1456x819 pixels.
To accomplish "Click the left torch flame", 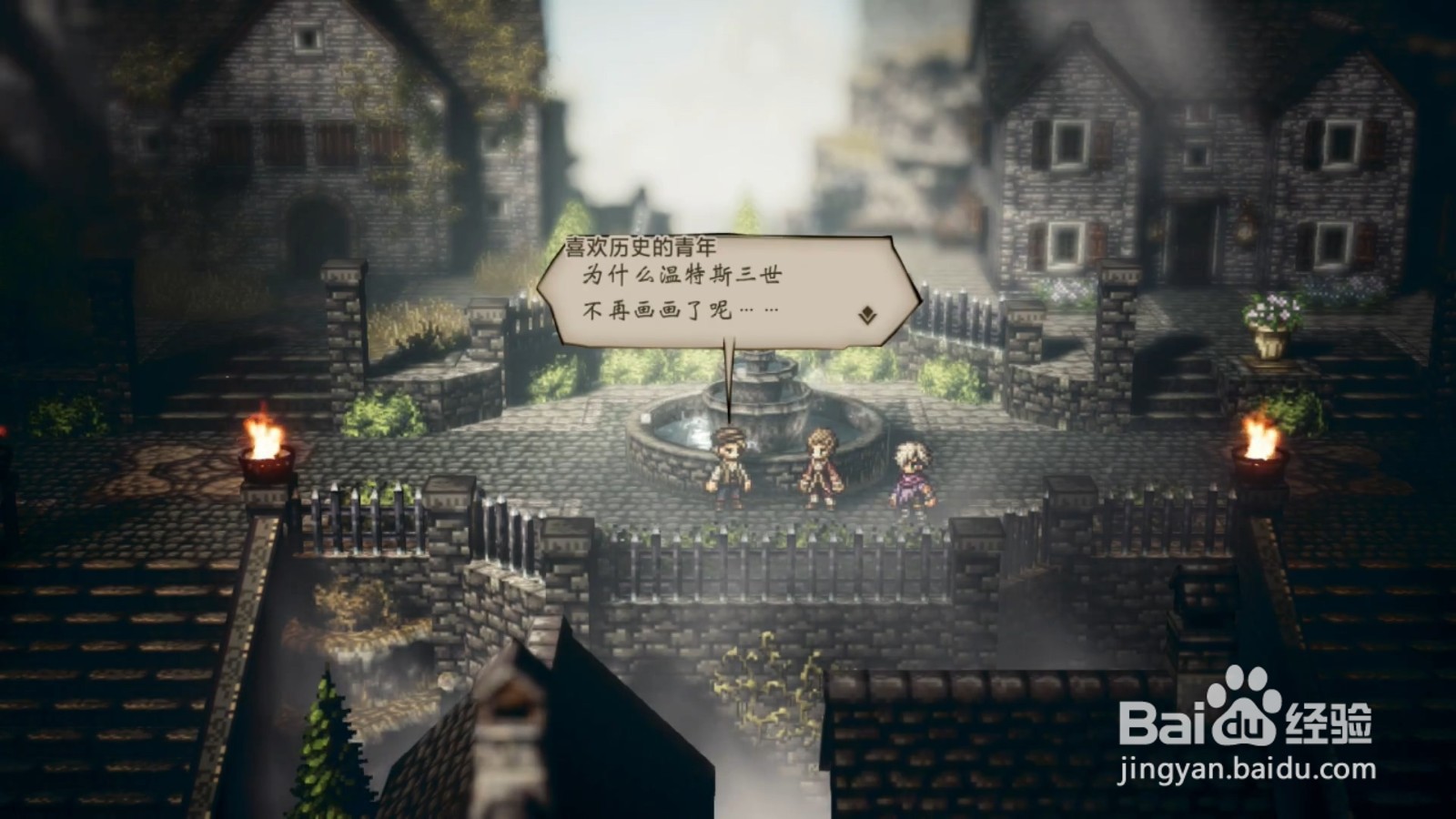I will click(264, 435).
